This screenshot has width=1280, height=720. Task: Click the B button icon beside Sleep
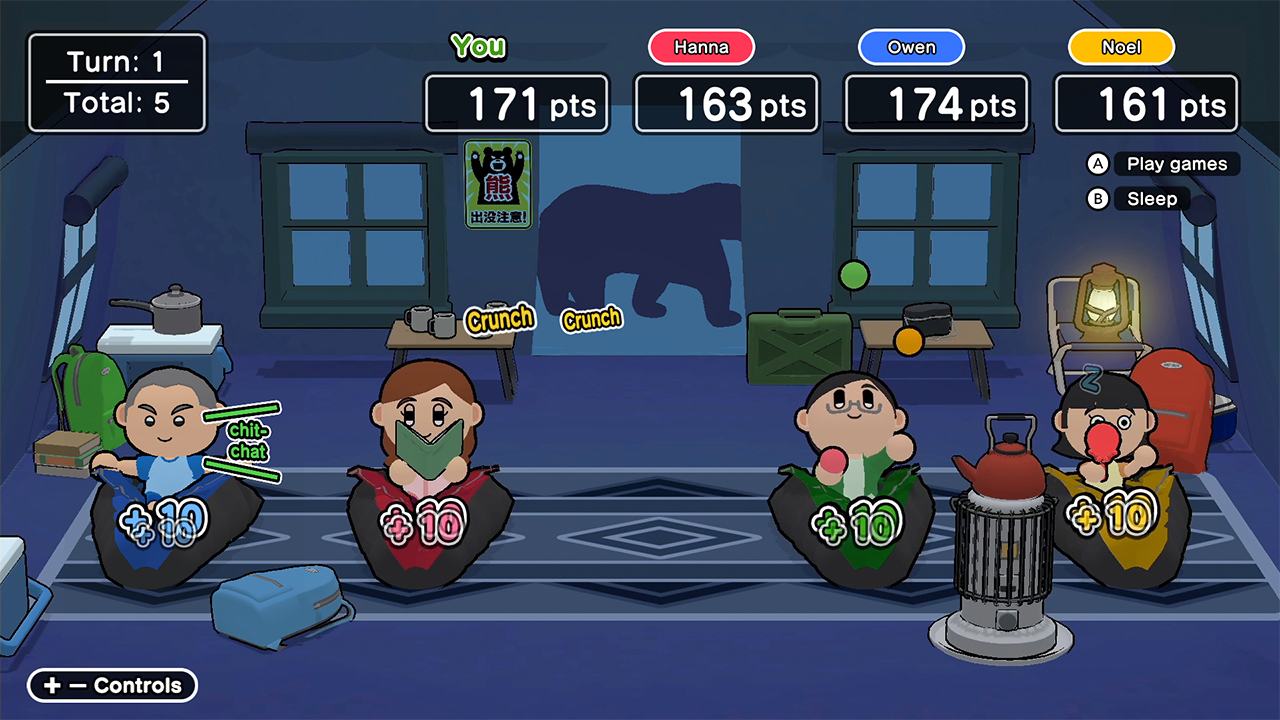point(1096,199)
